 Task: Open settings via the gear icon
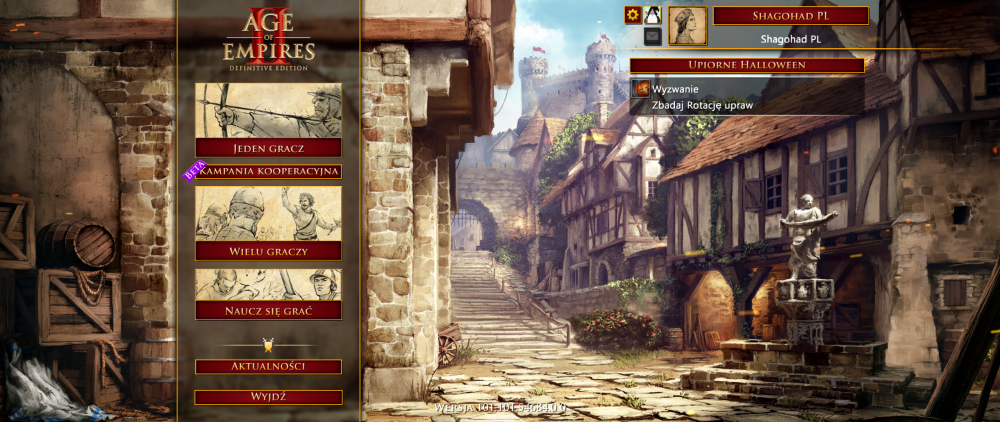[x=632, y=15]
